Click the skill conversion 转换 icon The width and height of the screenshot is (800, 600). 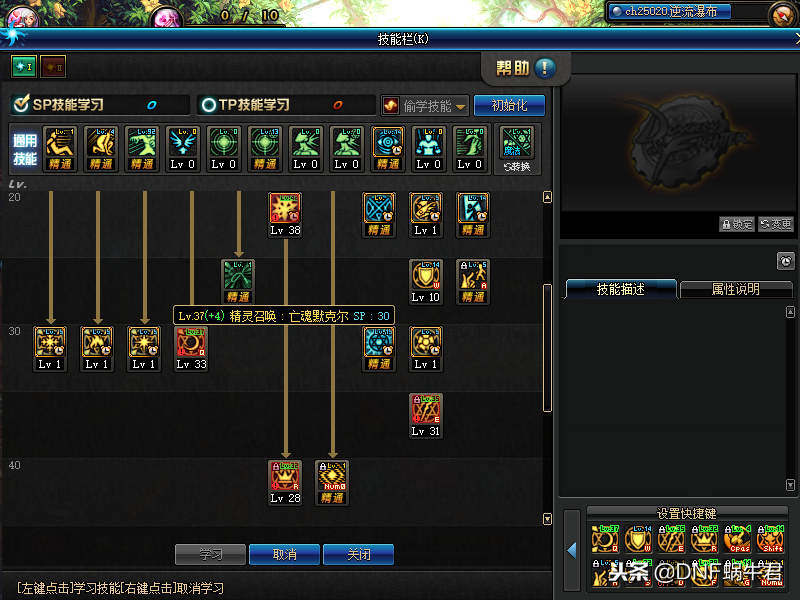517,144
